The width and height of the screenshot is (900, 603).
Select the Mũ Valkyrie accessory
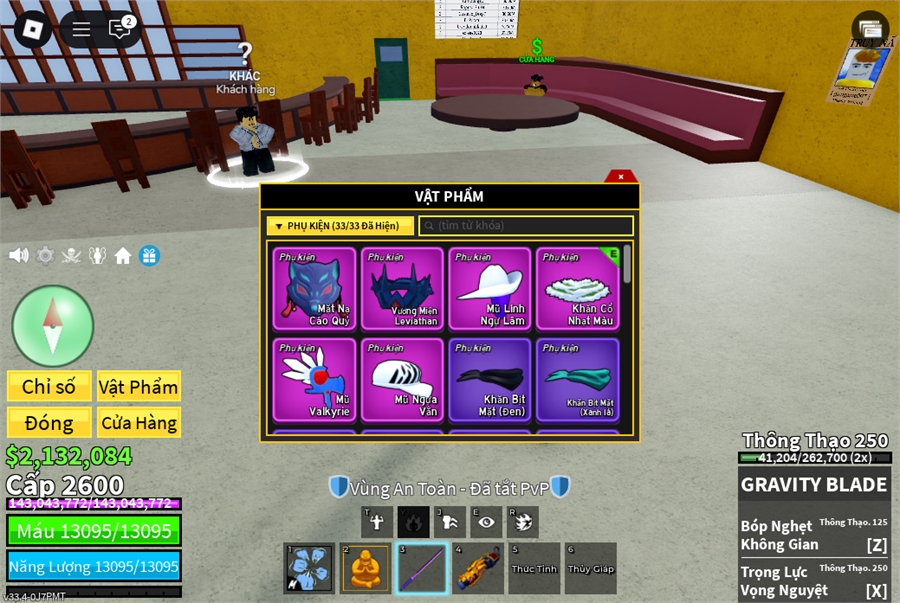pyautogui.click(x=315, y=379)
